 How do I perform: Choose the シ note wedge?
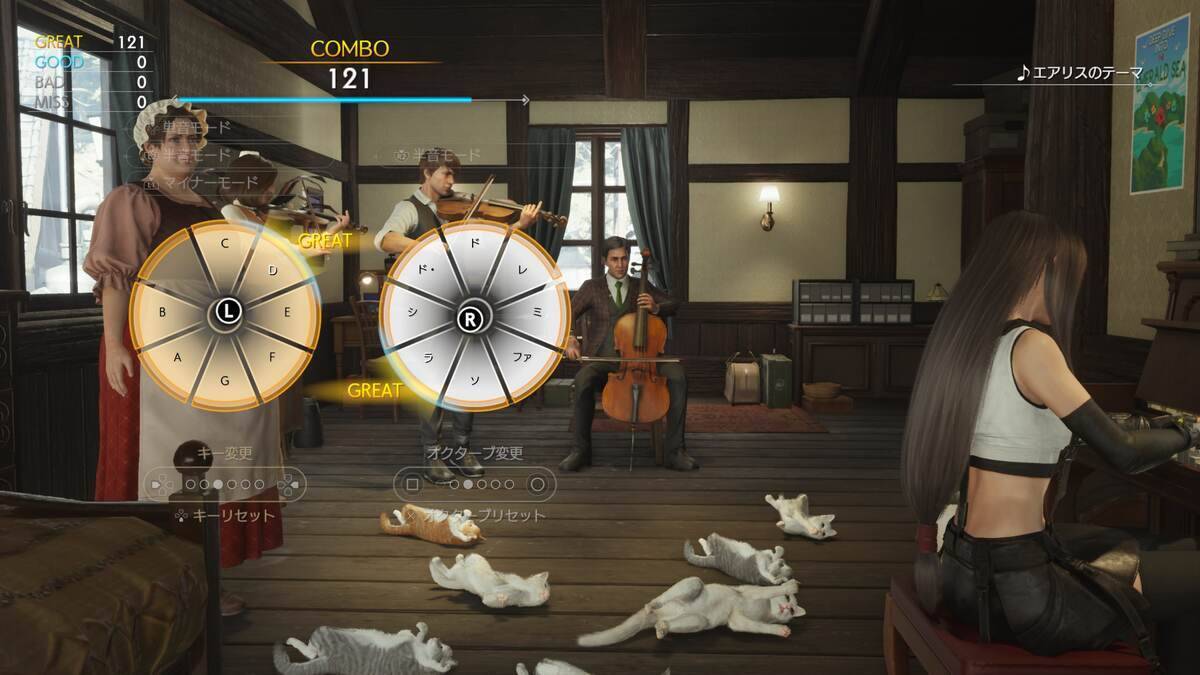coord(410,313)
